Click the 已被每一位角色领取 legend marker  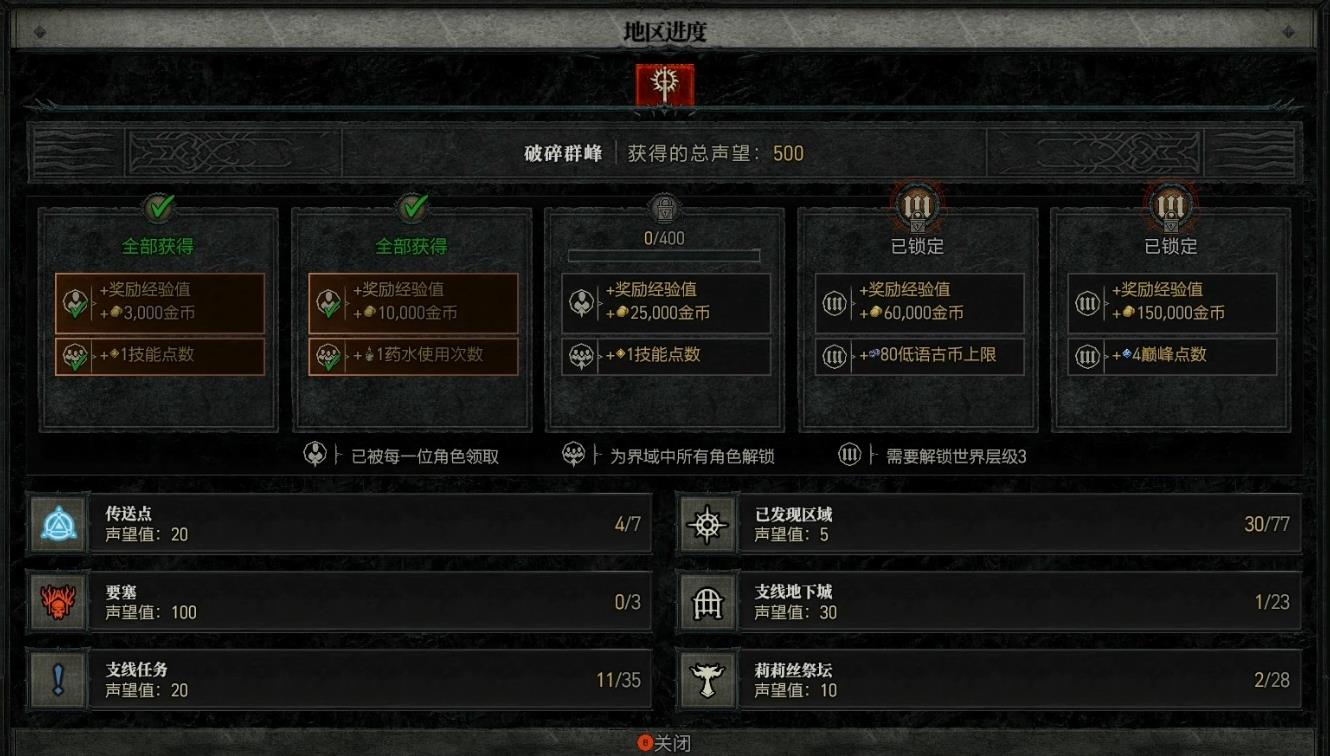[314, 456]
